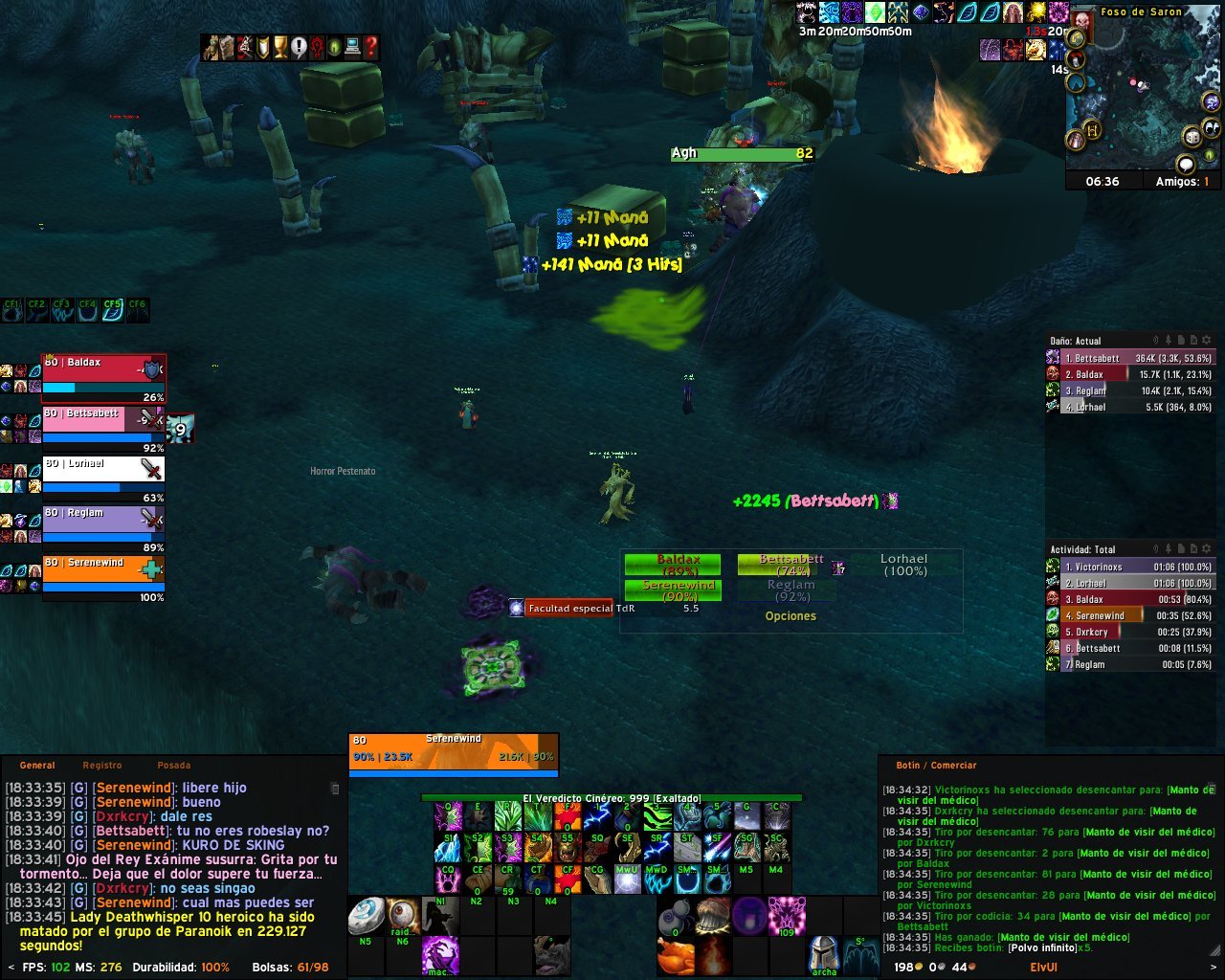The width and height of the screenshot is (1225, 980).
Task: Select Victorinoxs's row in the activity meter
Action: tap(1139, 568)
